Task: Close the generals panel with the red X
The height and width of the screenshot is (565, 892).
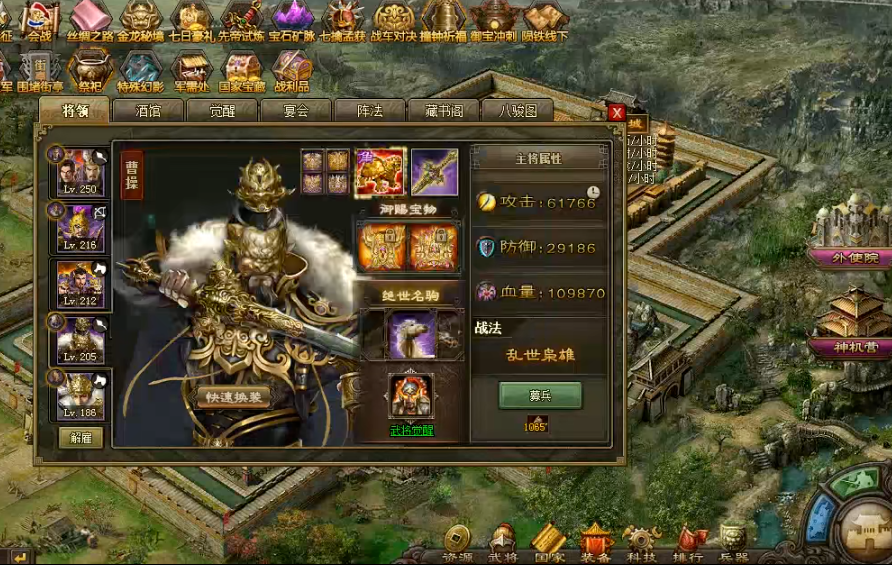Action: click(x=617, y=113)
